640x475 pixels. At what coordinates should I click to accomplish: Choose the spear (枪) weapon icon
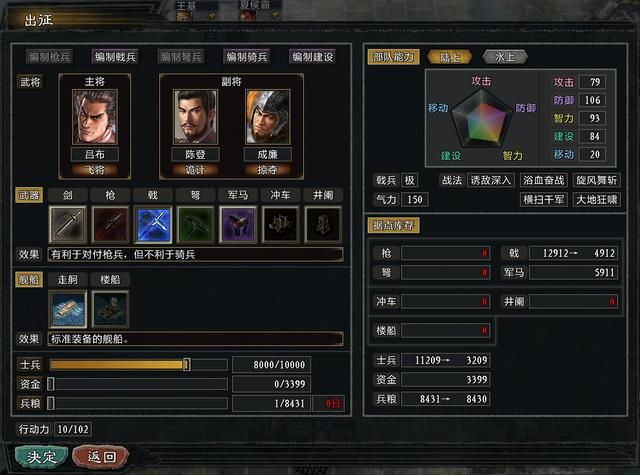click(x=110, y=224)
